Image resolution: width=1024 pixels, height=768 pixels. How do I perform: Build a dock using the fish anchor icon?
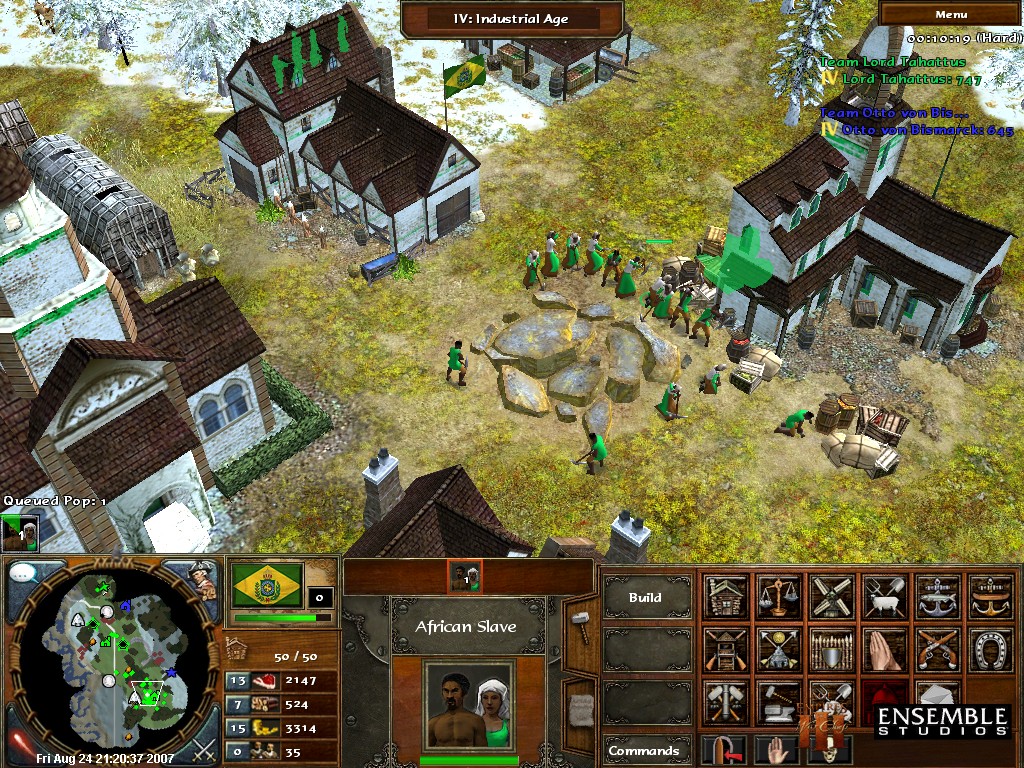(x=936, y=597)
